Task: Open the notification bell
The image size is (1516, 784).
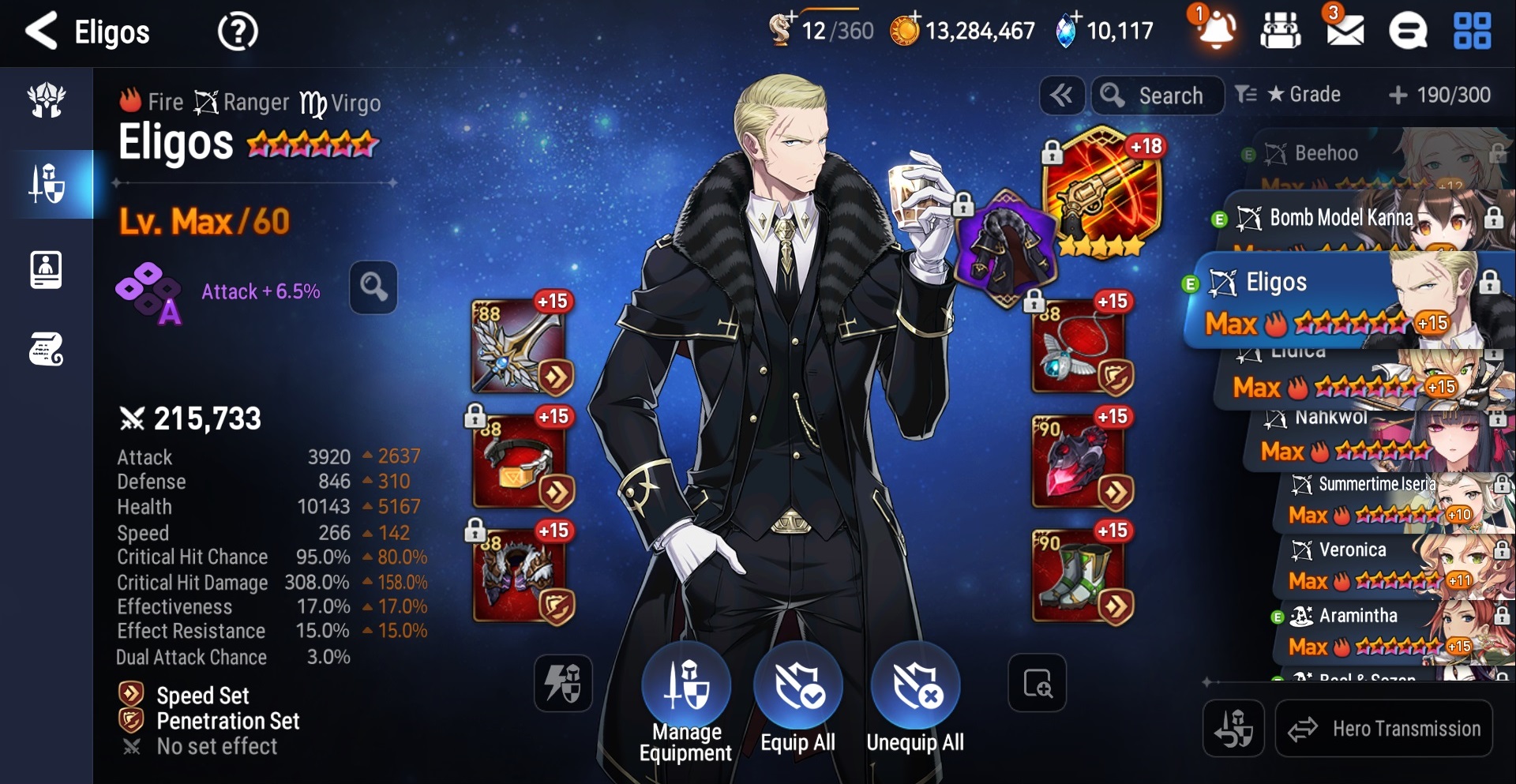Action: click(1216, 31)
